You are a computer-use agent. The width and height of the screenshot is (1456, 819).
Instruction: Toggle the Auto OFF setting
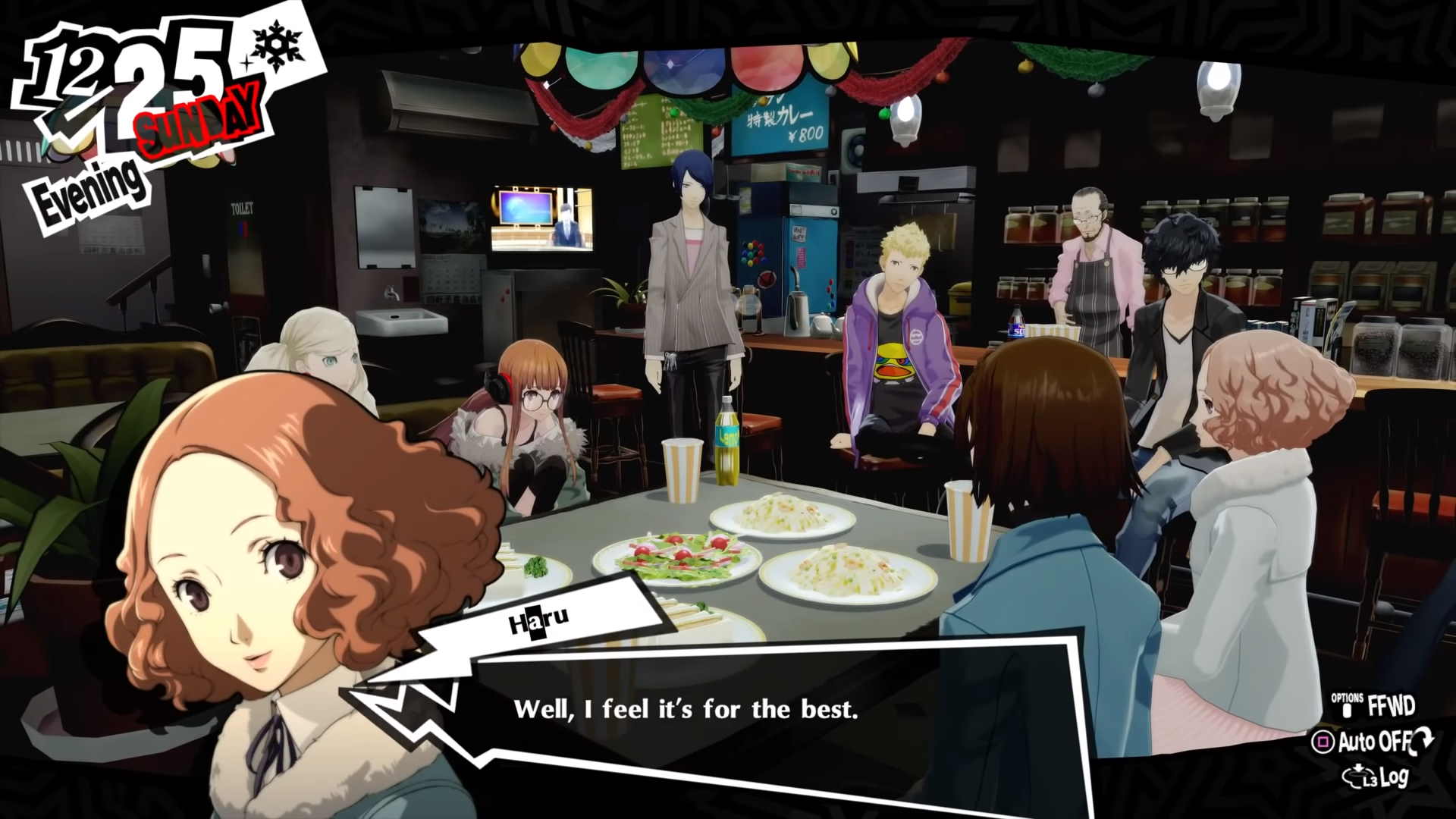coord(1374,742)
